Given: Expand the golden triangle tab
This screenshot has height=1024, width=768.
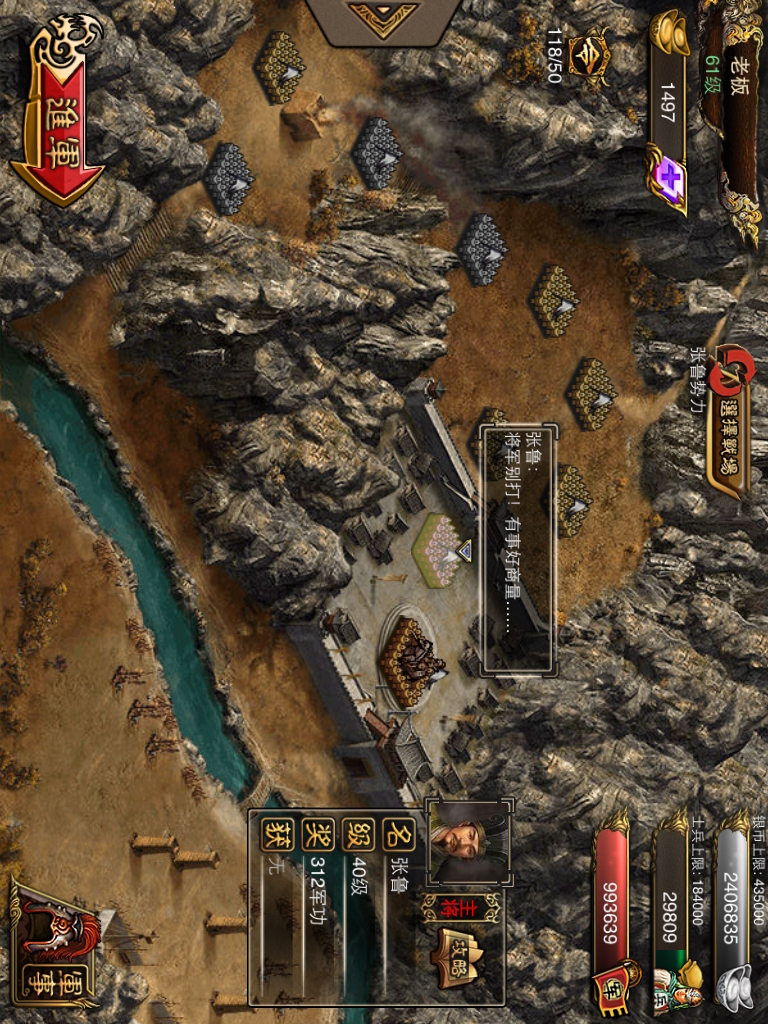Looking at the screenshot, I should coord(383,20).
